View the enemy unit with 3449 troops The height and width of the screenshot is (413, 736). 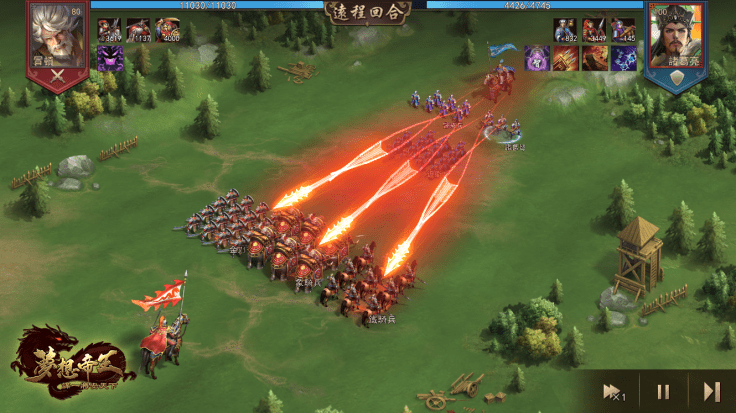[x=594, y=31]
